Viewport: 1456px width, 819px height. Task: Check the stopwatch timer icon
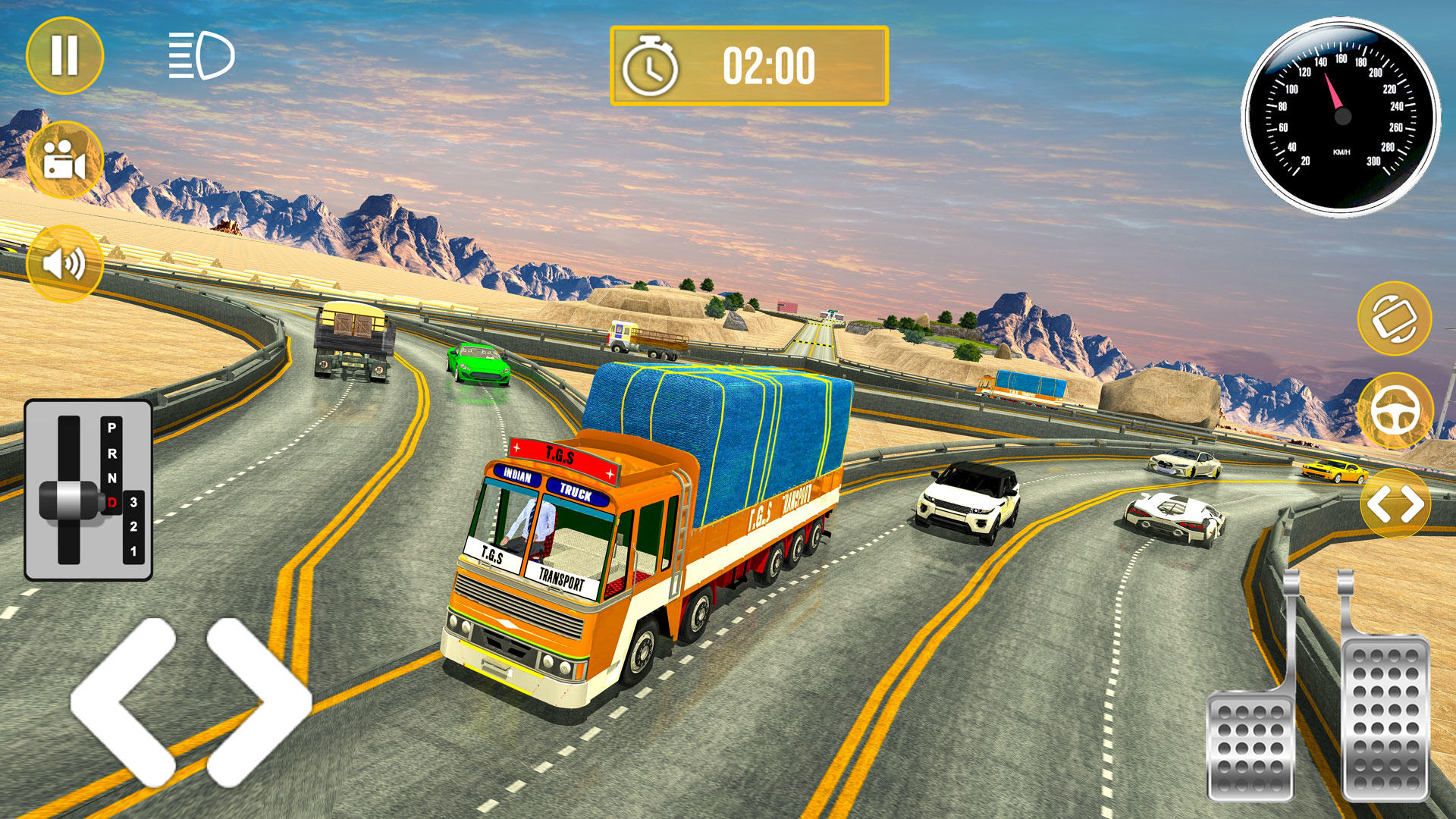click(648, 67)
